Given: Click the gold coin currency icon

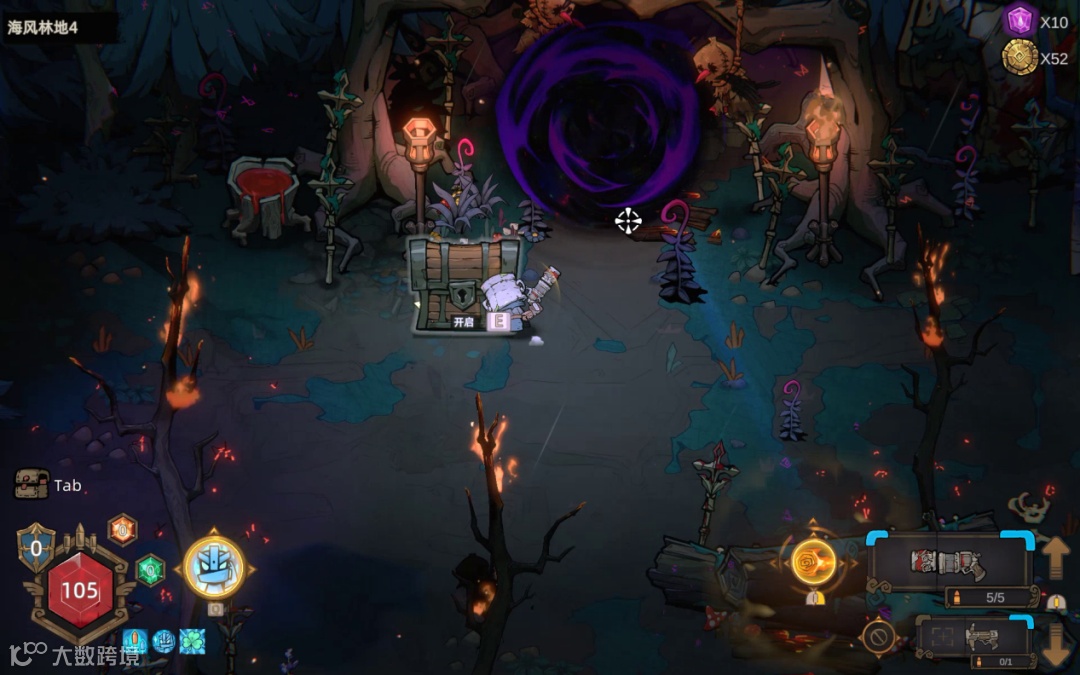Looking at the screenshot, I should tap(1020, 57).
